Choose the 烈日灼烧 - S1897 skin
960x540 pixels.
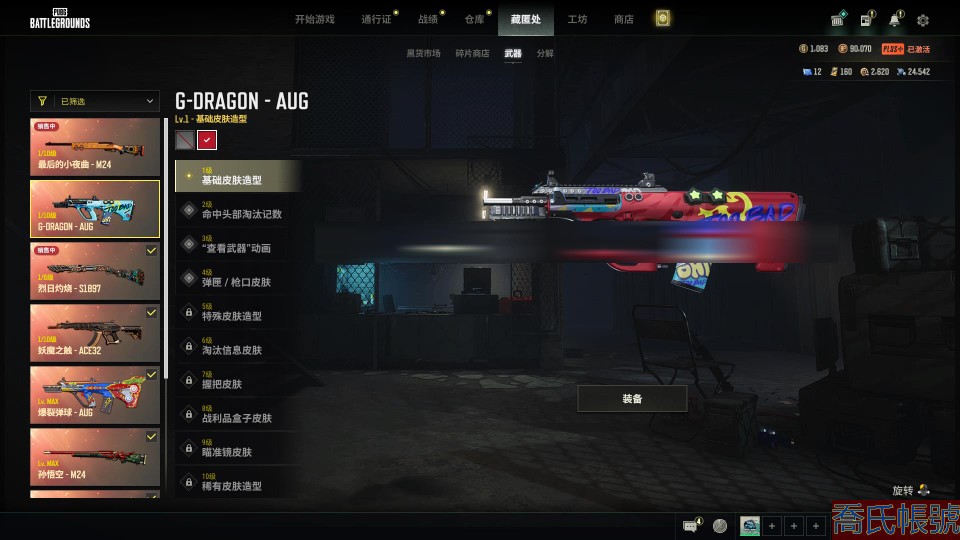[x=95, y=271]
